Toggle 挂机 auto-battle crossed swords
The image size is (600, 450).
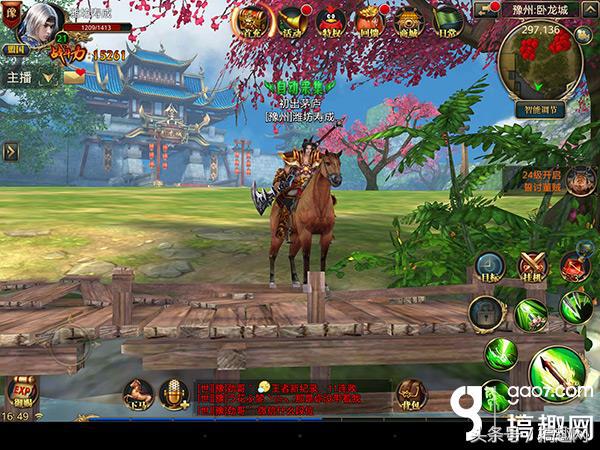[531, 267]
